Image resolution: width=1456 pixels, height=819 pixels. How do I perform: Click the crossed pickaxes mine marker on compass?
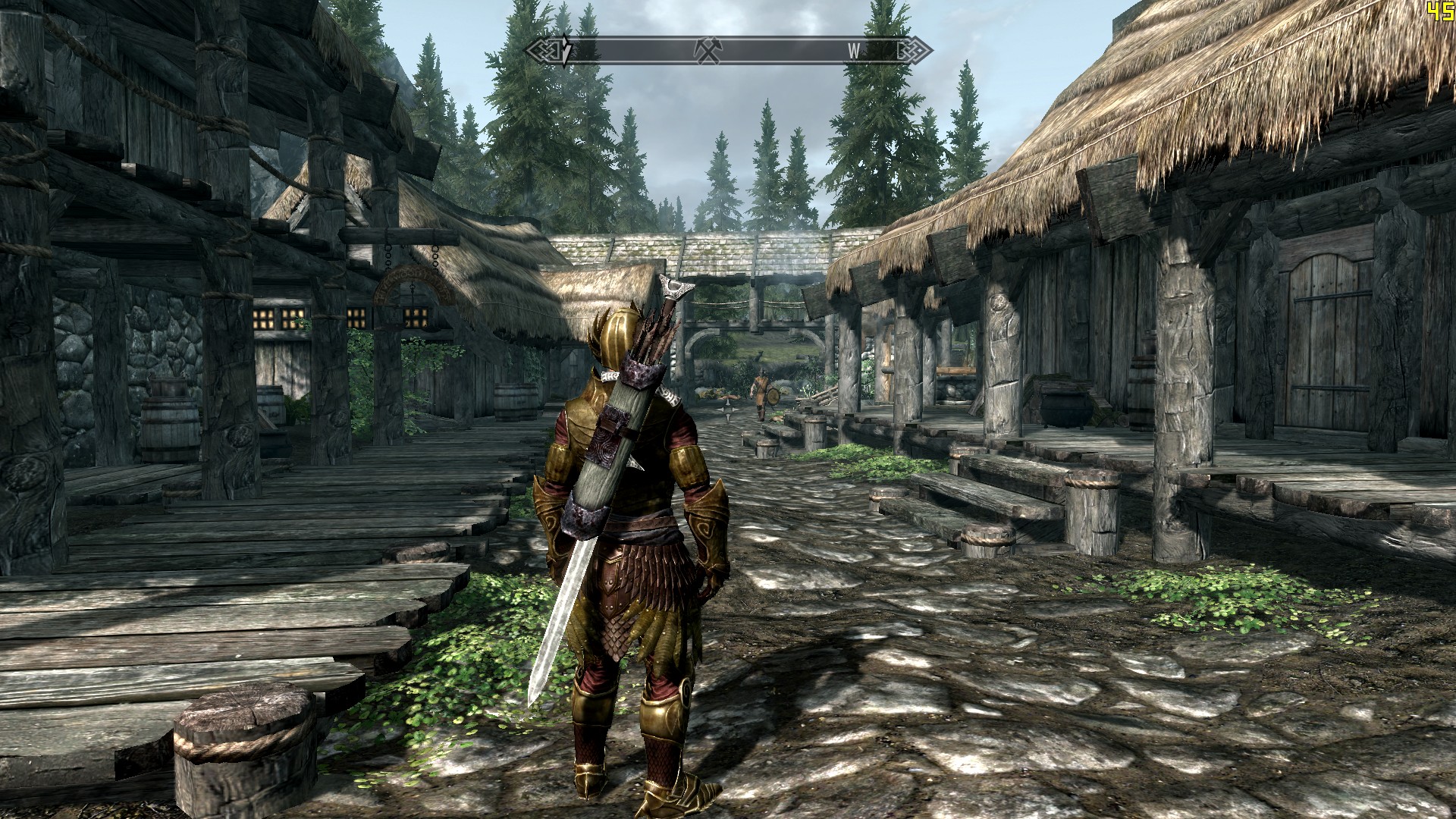708,51
